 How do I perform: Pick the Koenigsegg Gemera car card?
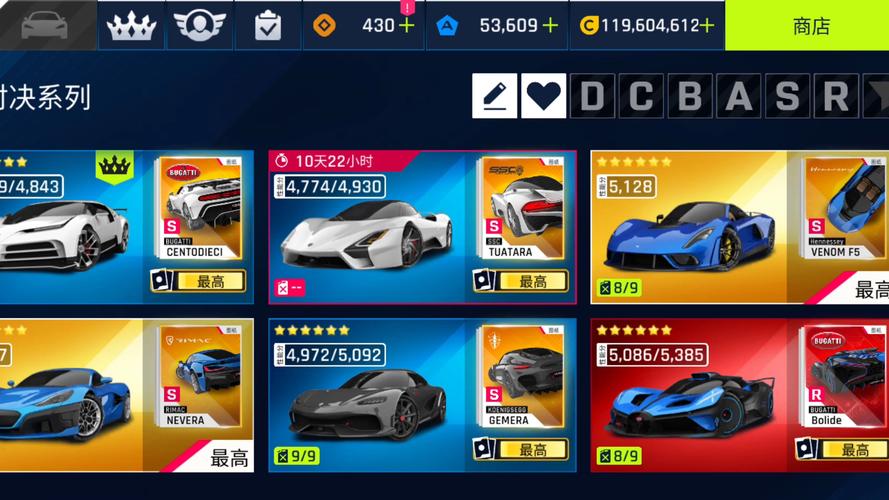(x=421, y=395)
